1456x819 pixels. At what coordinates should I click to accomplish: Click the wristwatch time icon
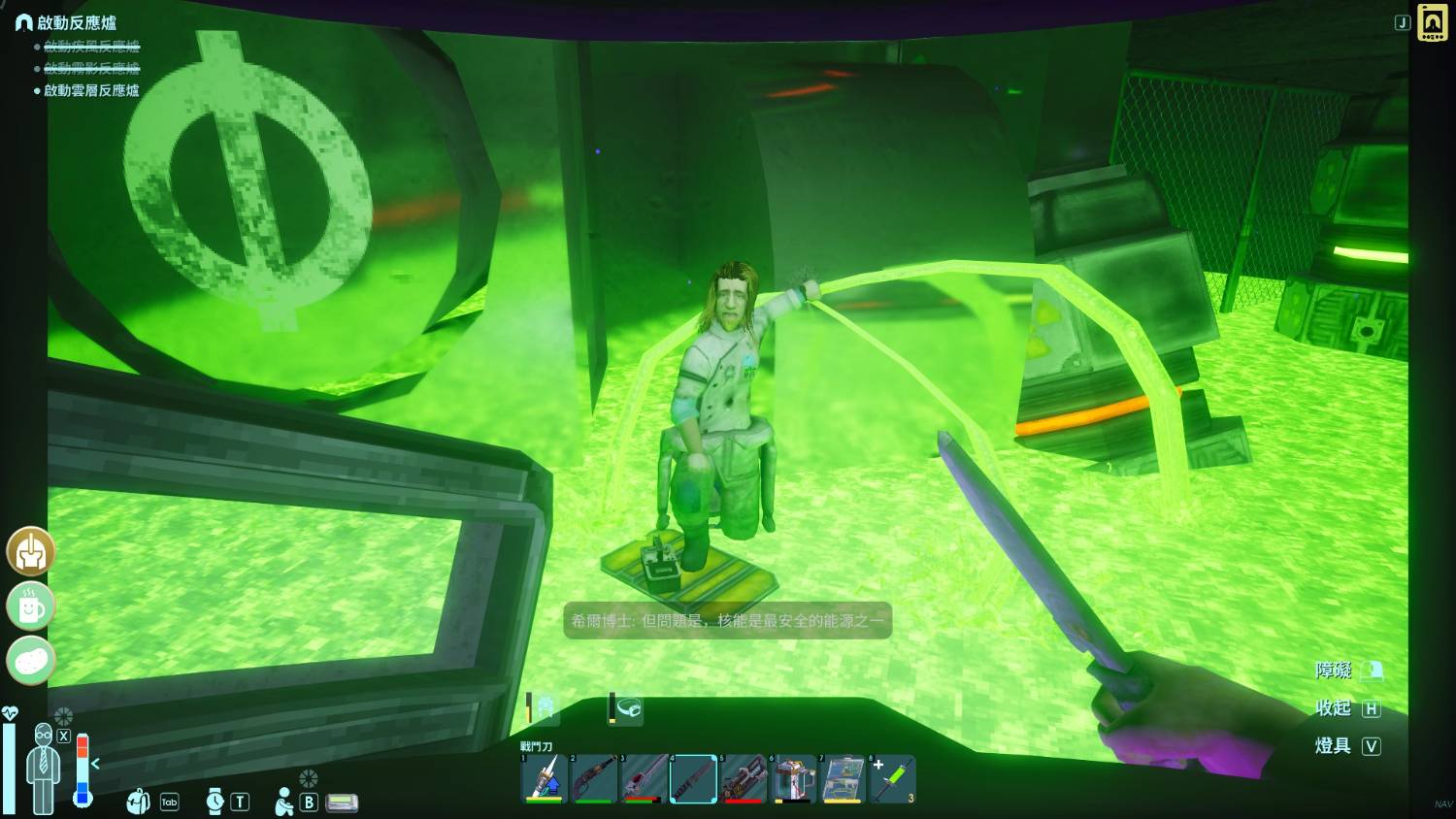click(215, 802)
